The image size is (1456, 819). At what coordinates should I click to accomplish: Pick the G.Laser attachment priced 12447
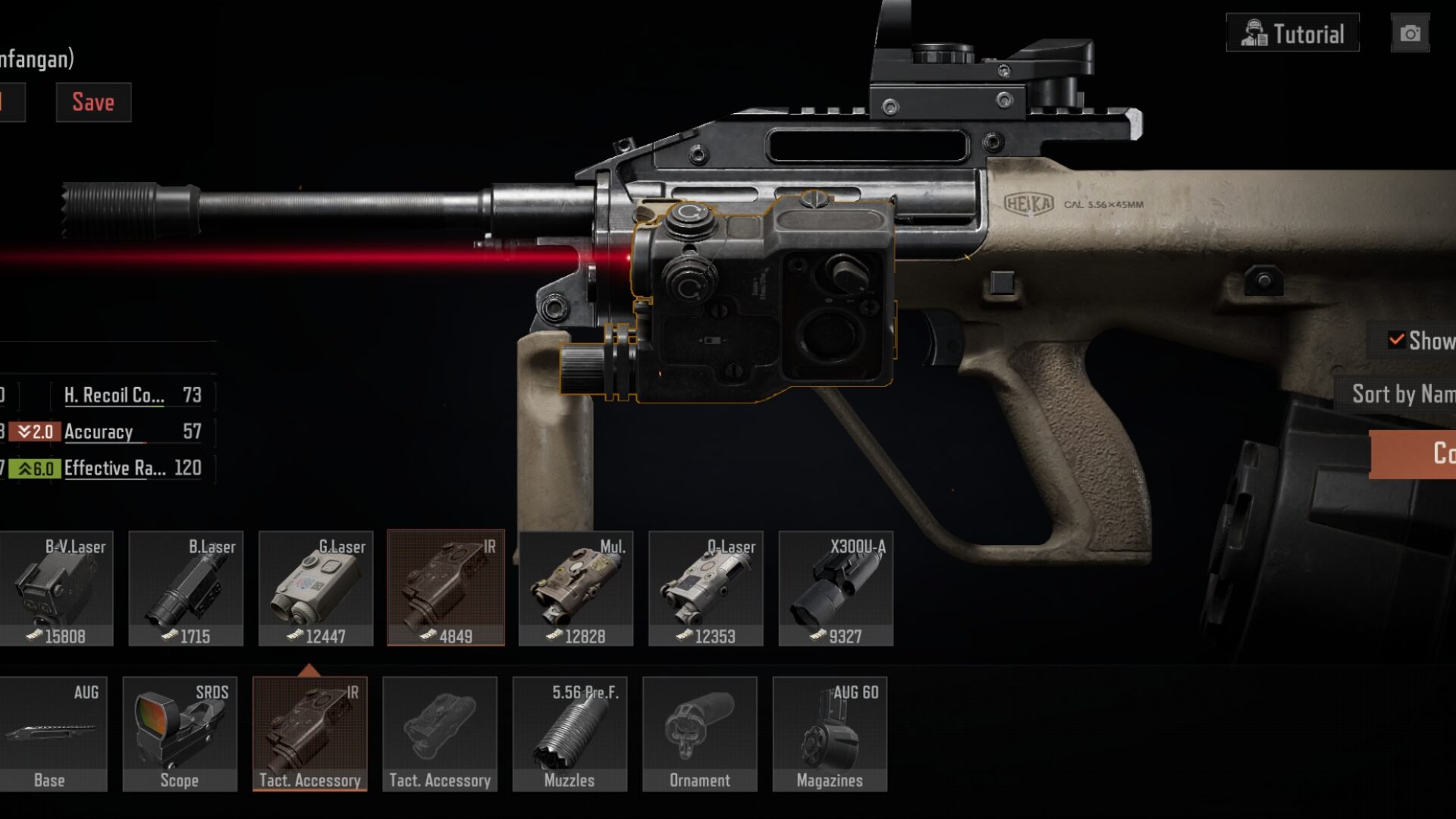(x=315, y=588)
